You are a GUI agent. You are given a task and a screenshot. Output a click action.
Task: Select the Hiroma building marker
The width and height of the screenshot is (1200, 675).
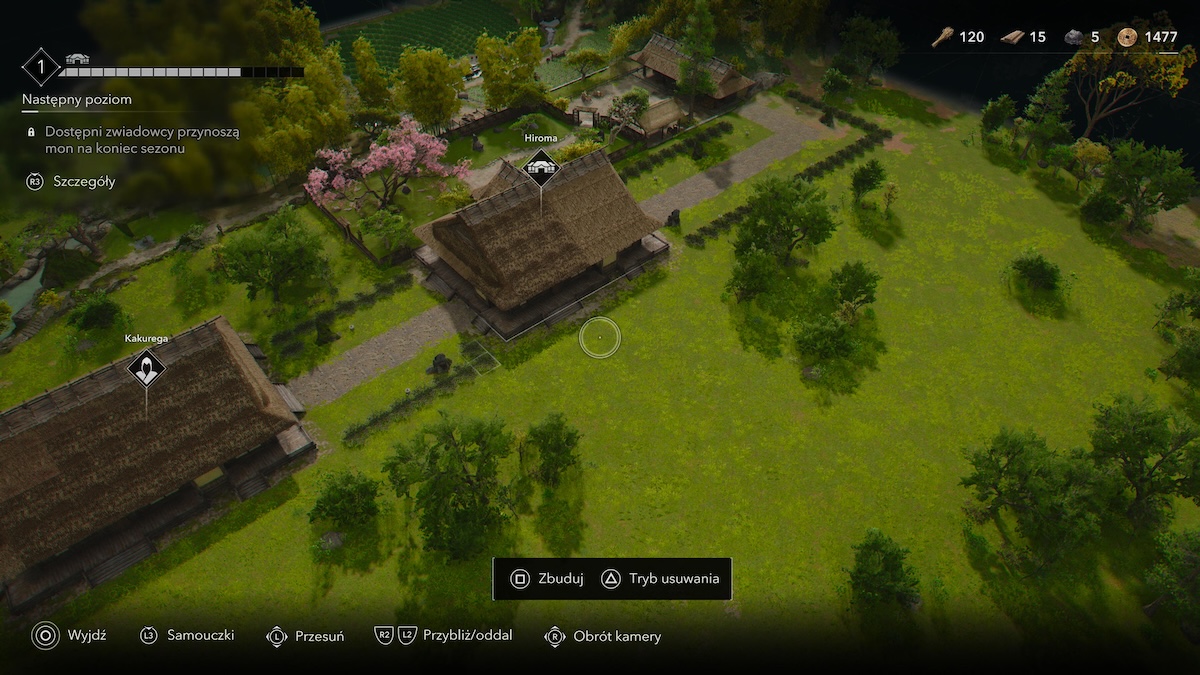click(x=541, y=167)
